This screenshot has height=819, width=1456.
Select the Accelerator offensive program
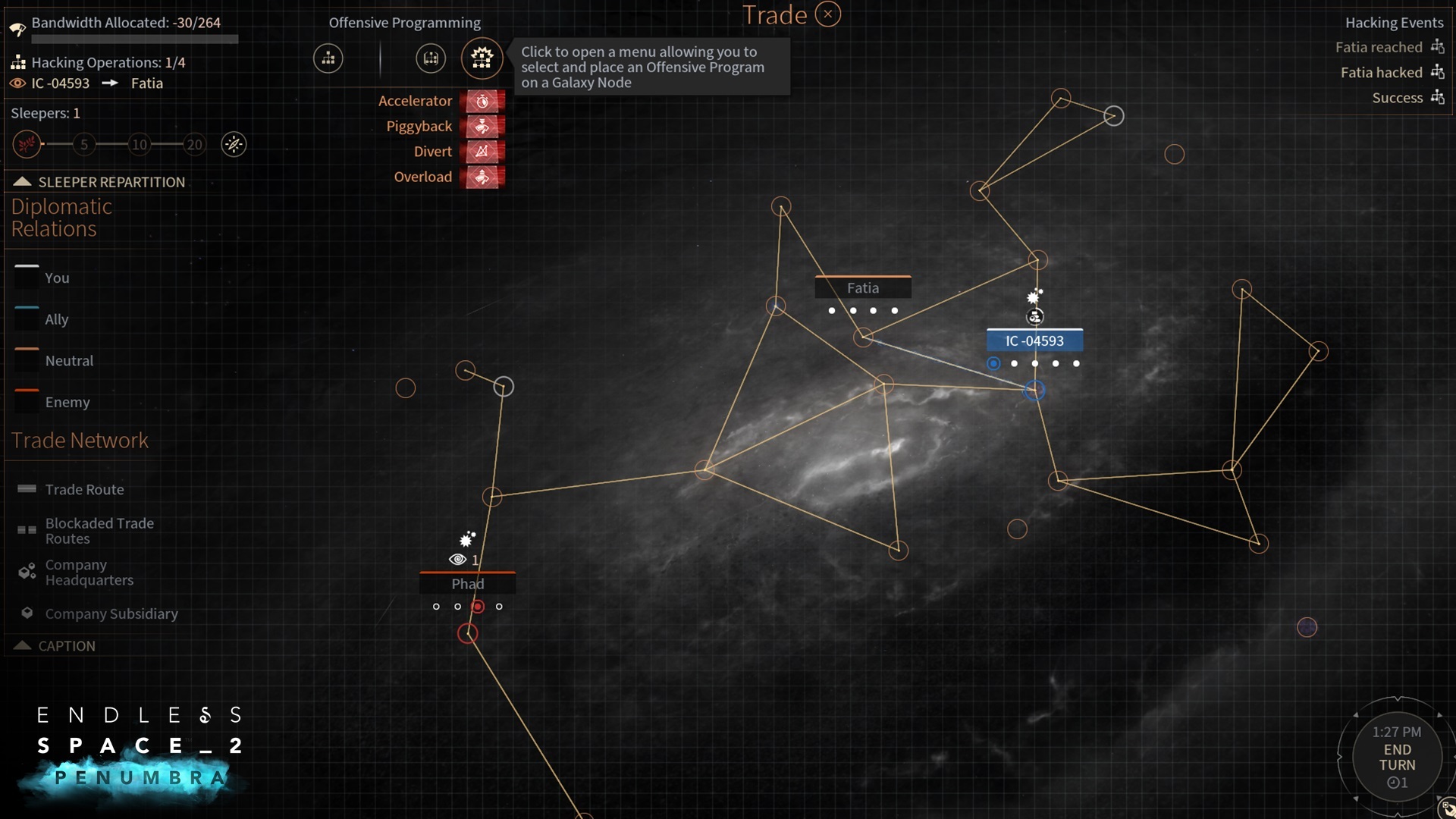[x=483, y=101]
